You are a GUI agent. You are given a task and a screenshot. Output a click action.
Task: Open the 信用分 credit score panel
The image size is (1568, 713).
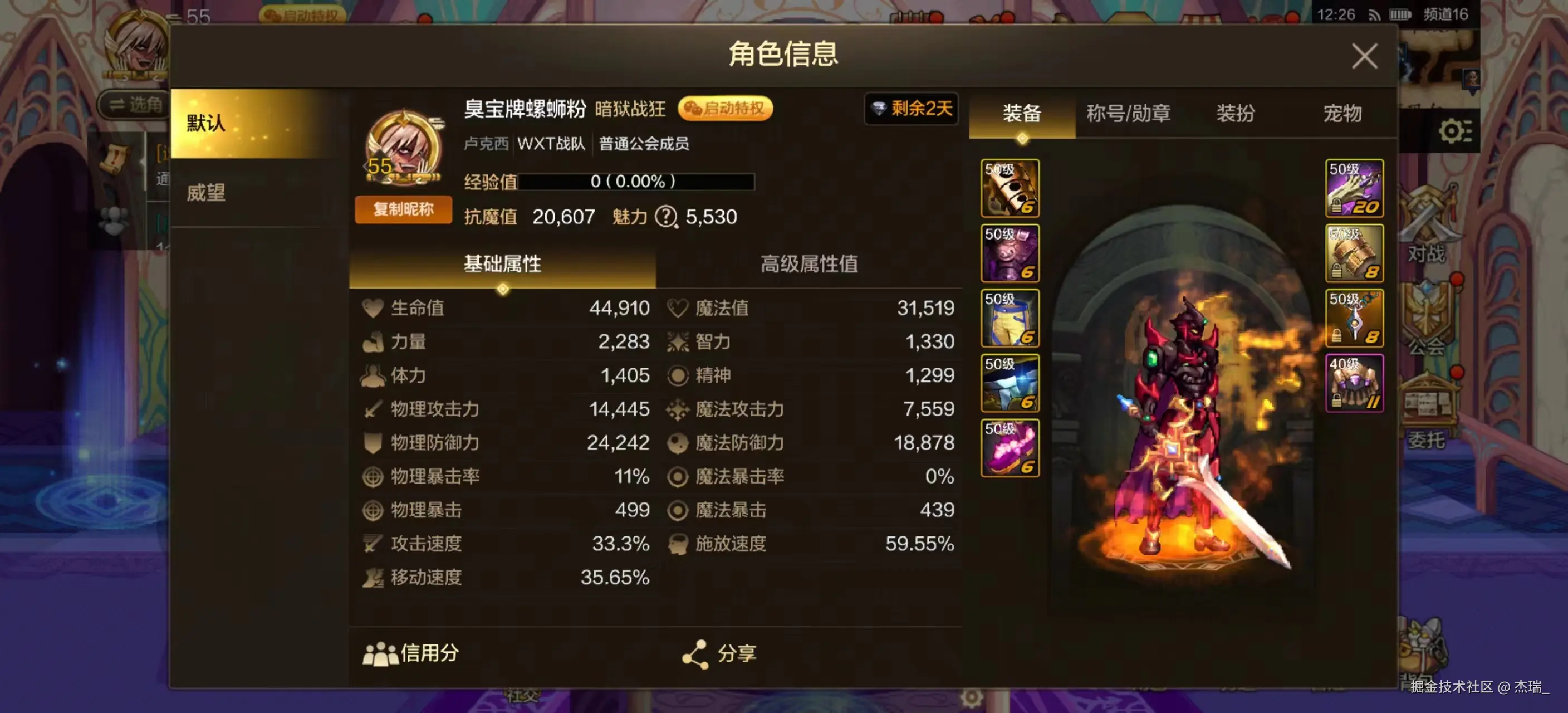tap(409, 653)
